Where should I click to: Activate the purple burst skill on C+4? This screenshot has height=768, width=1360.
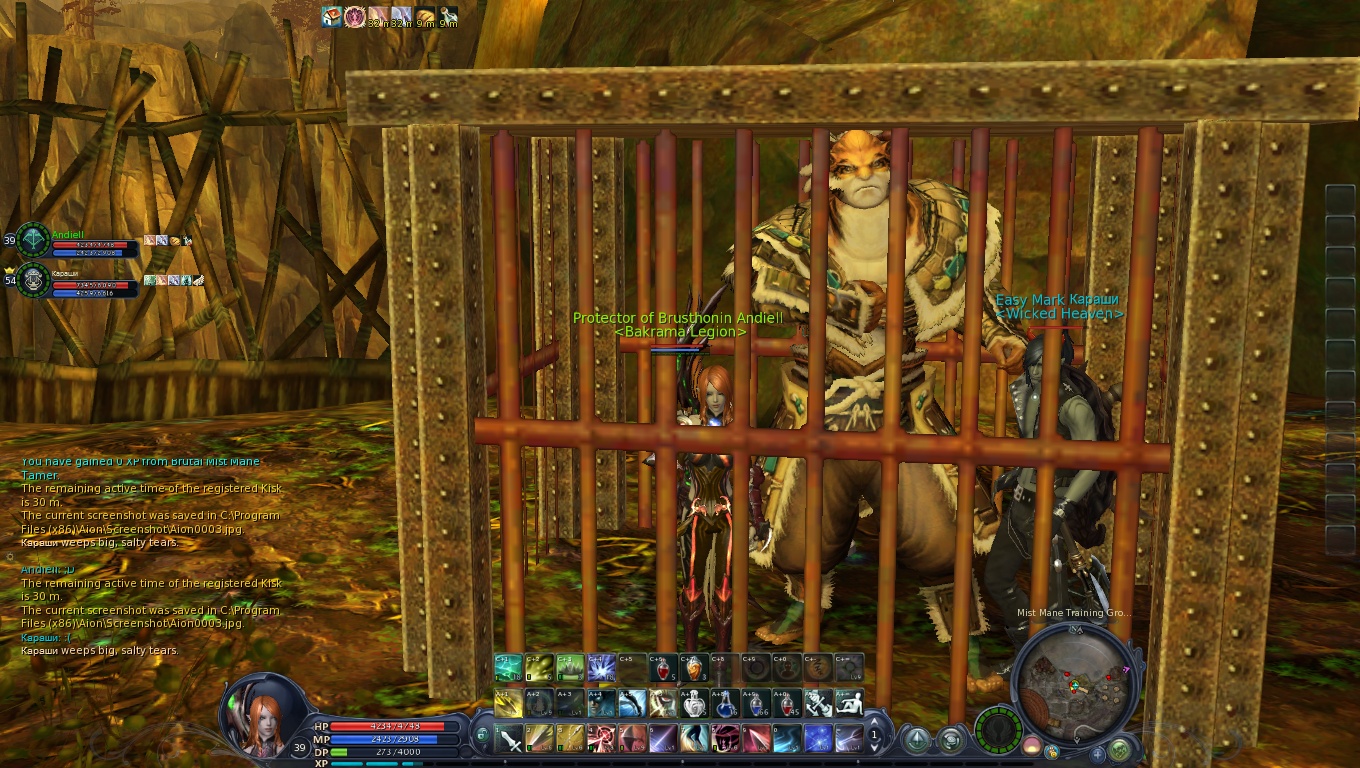[x=601, y=668]
